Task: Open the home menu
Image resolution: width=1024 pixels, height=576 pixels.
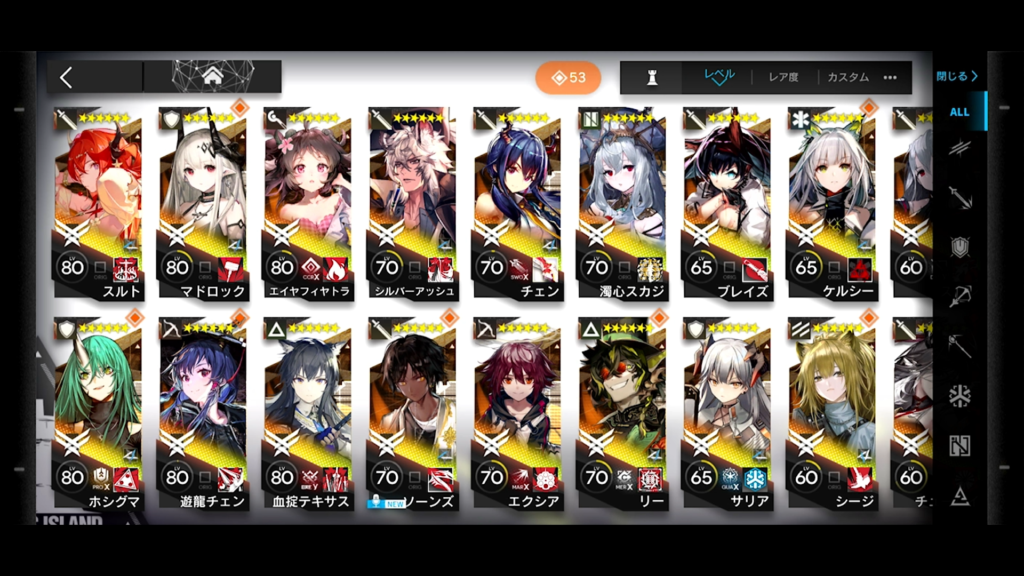Action: pyautogui.click(x=212, y=76)
